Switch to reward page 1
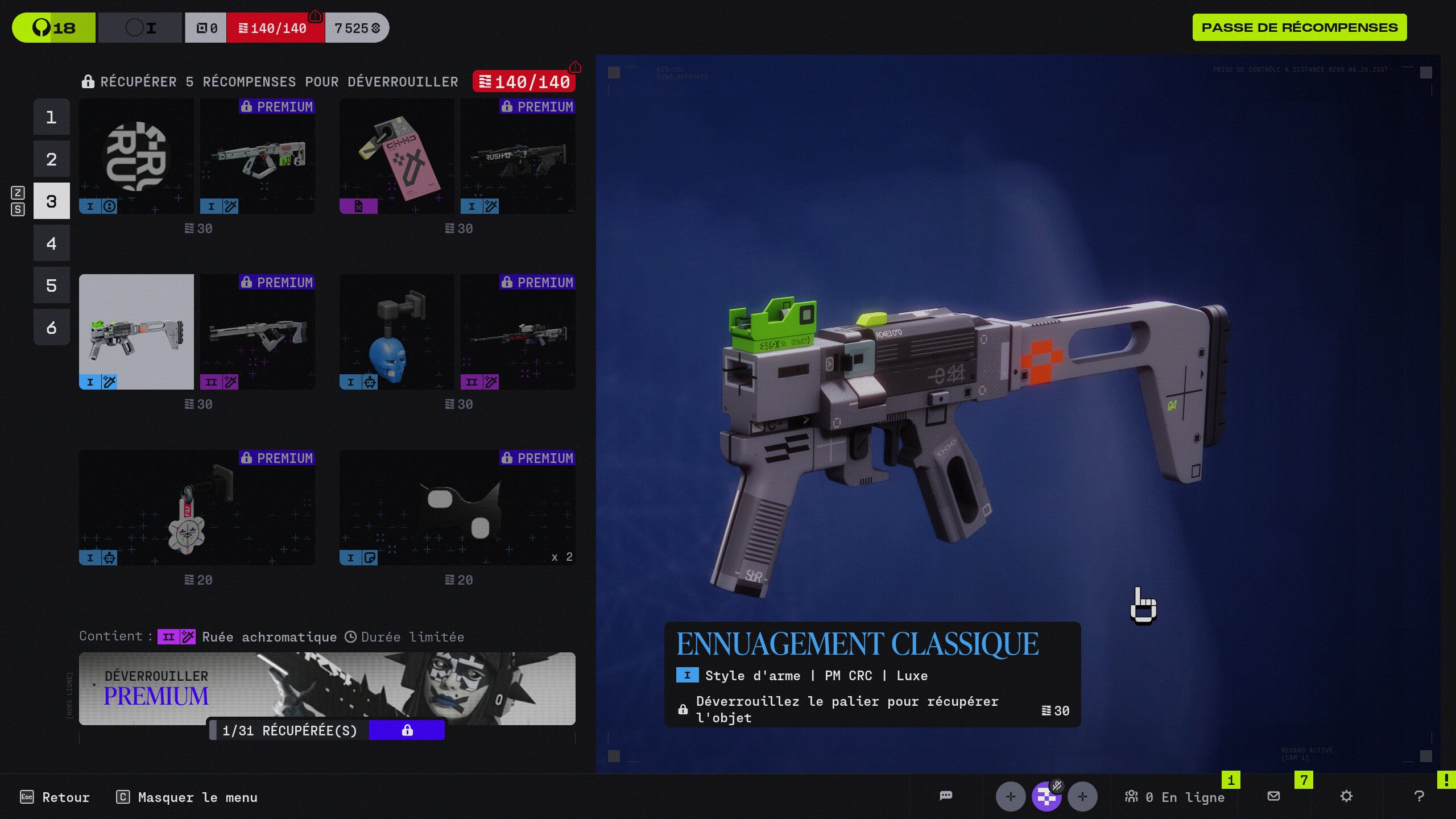 51,117
